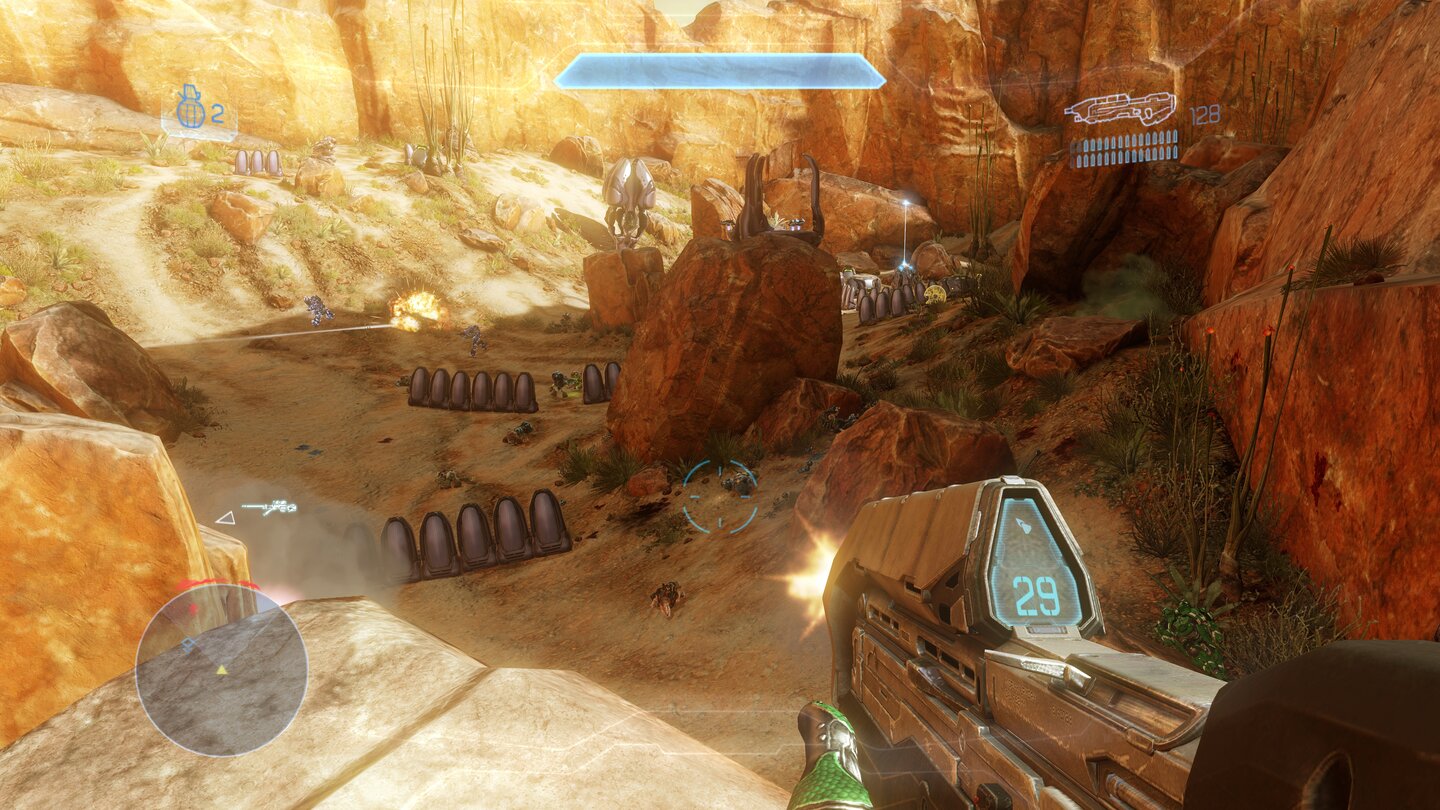Viewport: 1440px width, 810px height.
Task: Click the shield bar at top of screen
Action: click(x=722, y=69)
